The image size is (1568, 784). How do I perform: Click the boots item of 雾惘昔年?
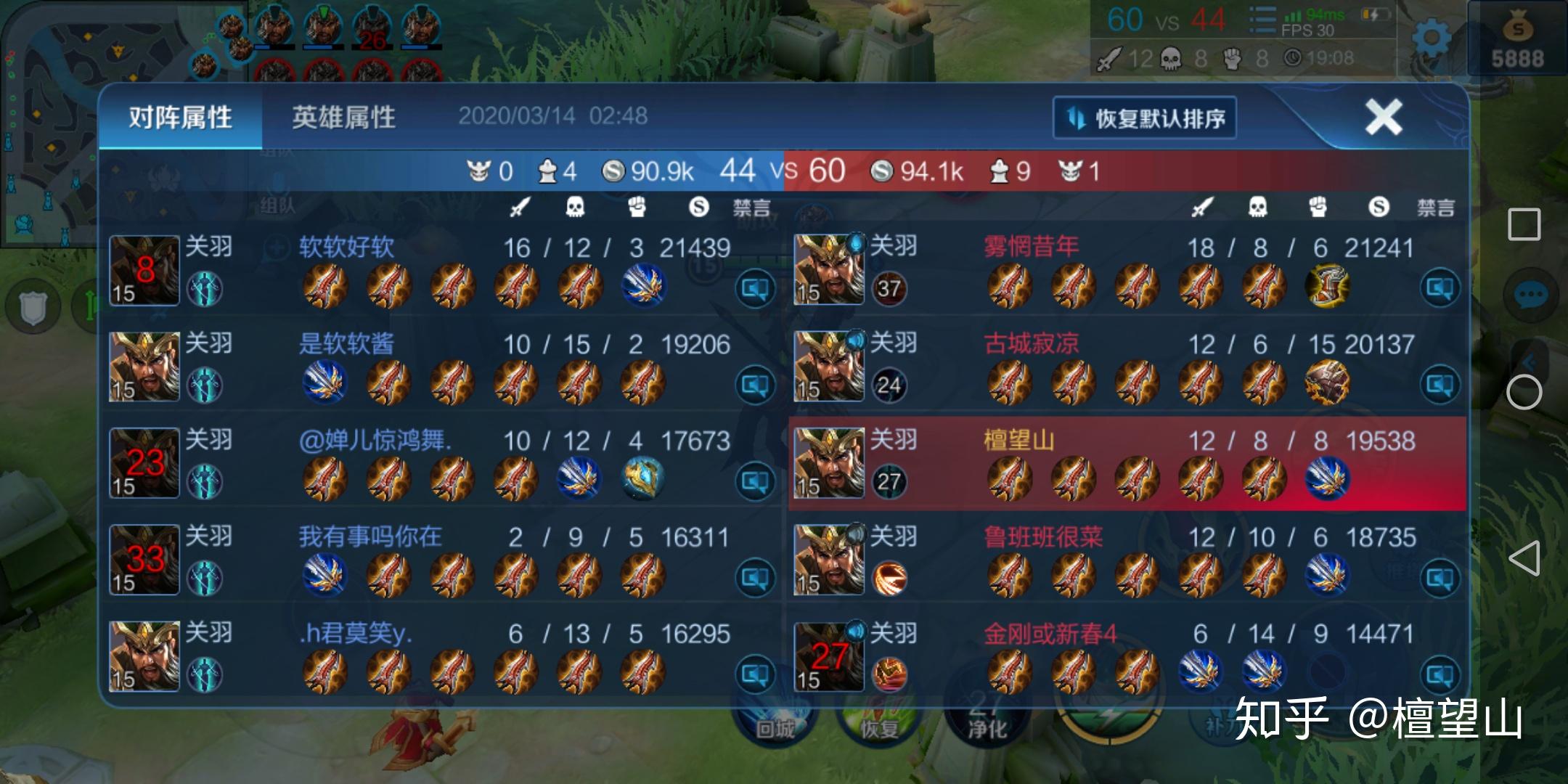coord(1327,285)
